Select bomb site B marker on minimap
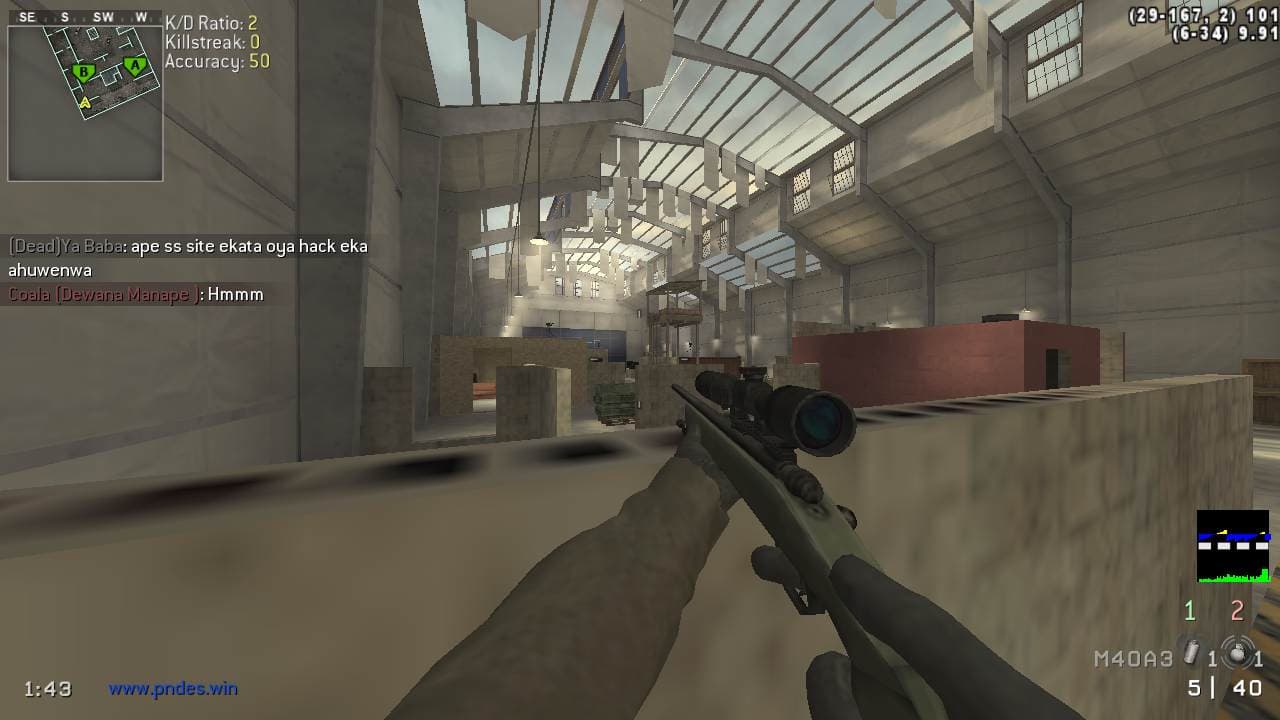This screenshot has height=720, width=1280. pos(84,72)
